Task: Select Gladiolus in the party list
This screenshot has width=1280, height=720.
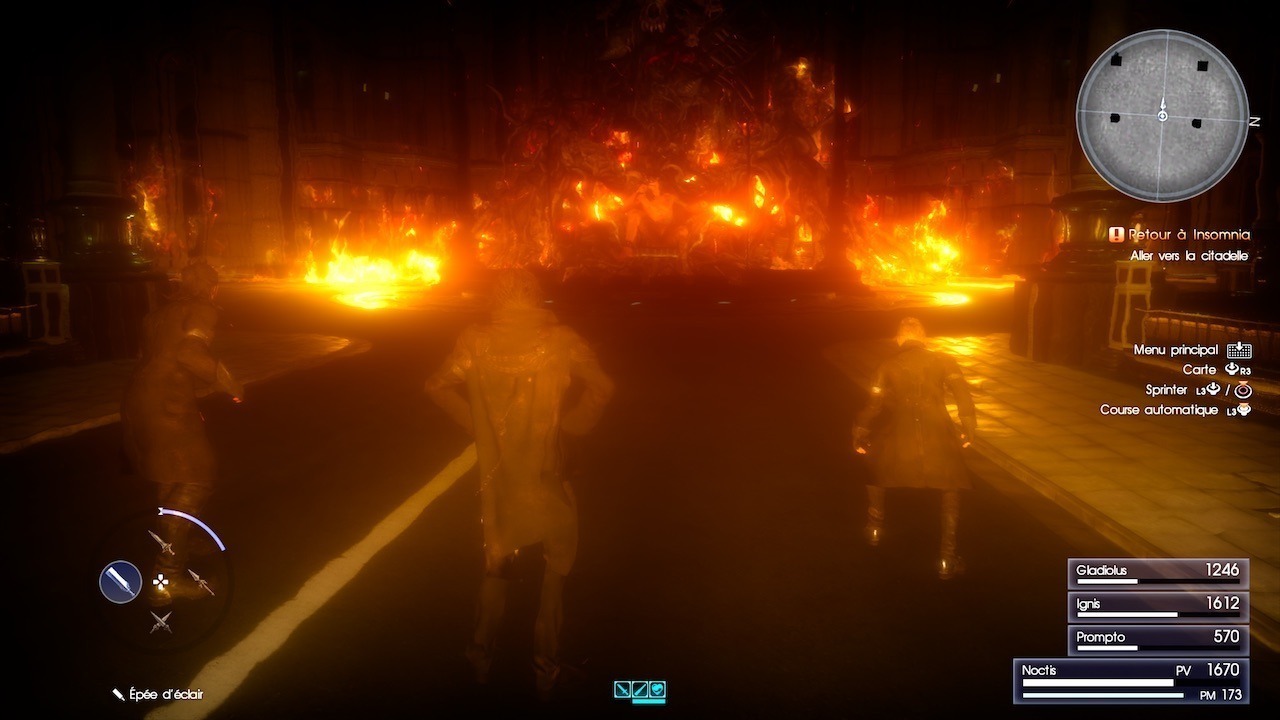Action: click(x=1157, y=573)
